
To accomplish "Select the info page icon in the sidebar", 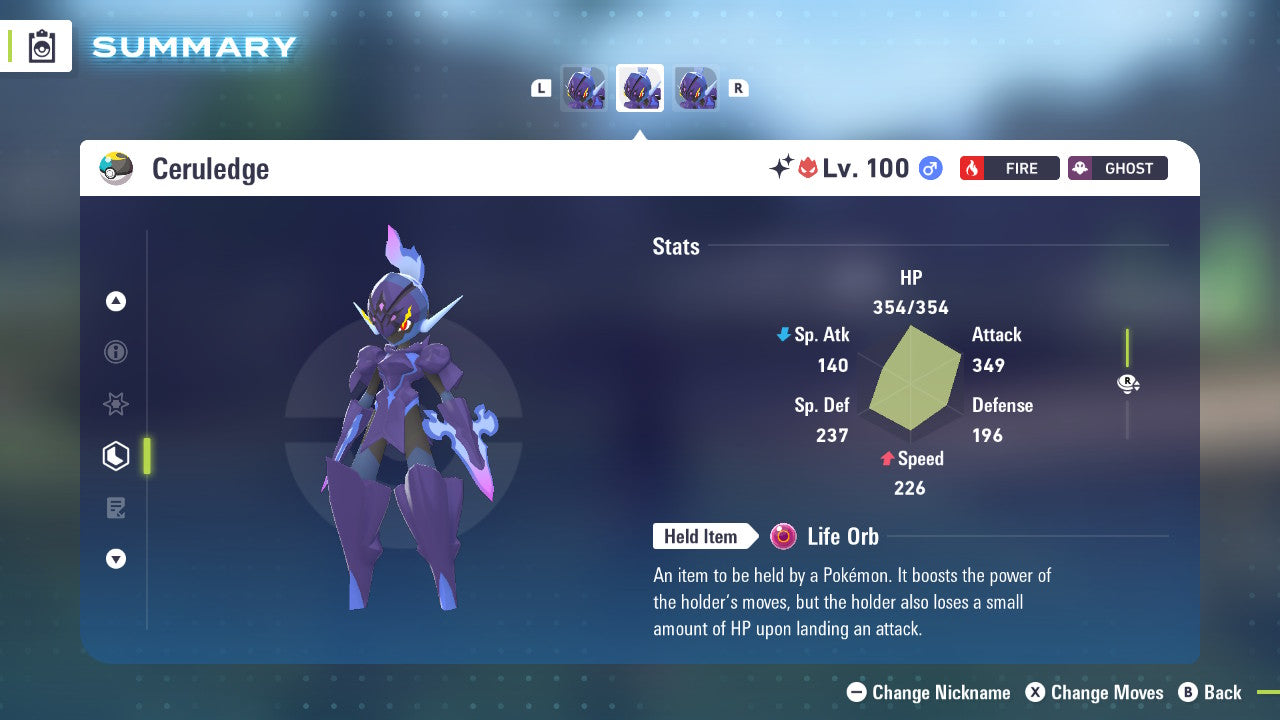I will (x=116, y=352).
